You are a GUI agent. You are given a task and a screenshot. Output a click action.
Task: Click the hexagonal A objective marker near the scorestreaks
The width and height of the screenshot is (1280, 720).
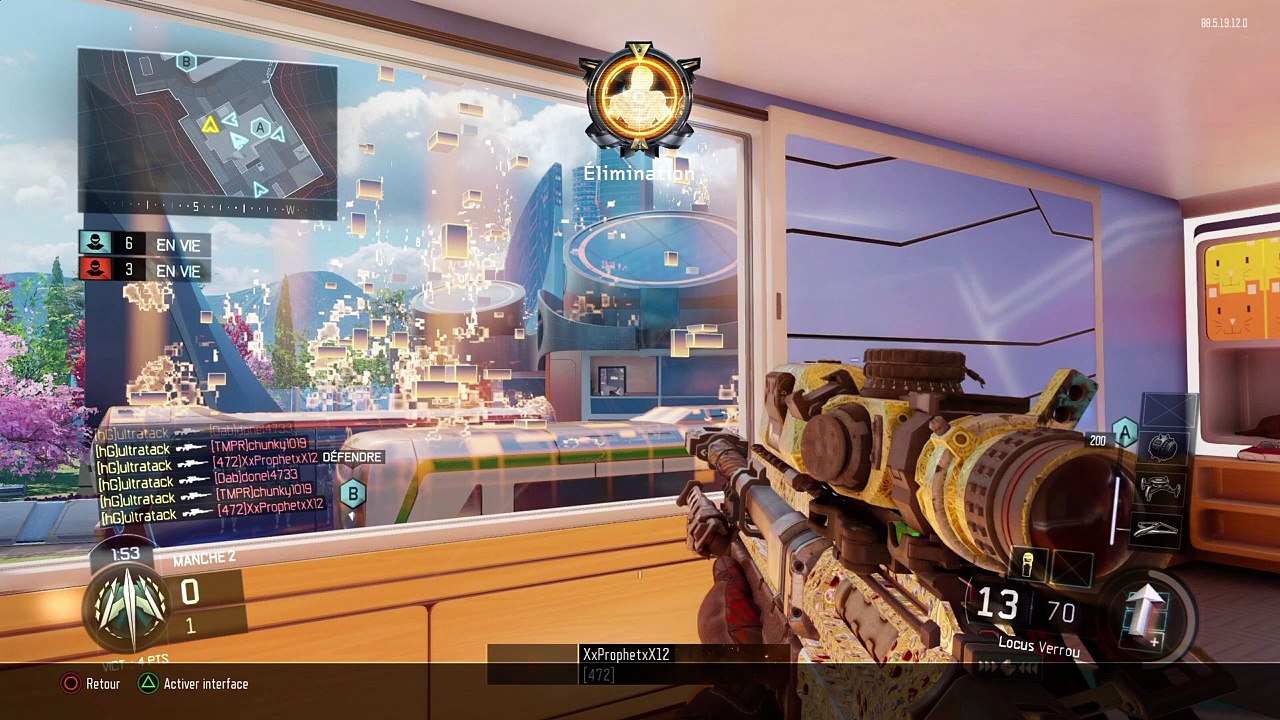[1125, 432]
